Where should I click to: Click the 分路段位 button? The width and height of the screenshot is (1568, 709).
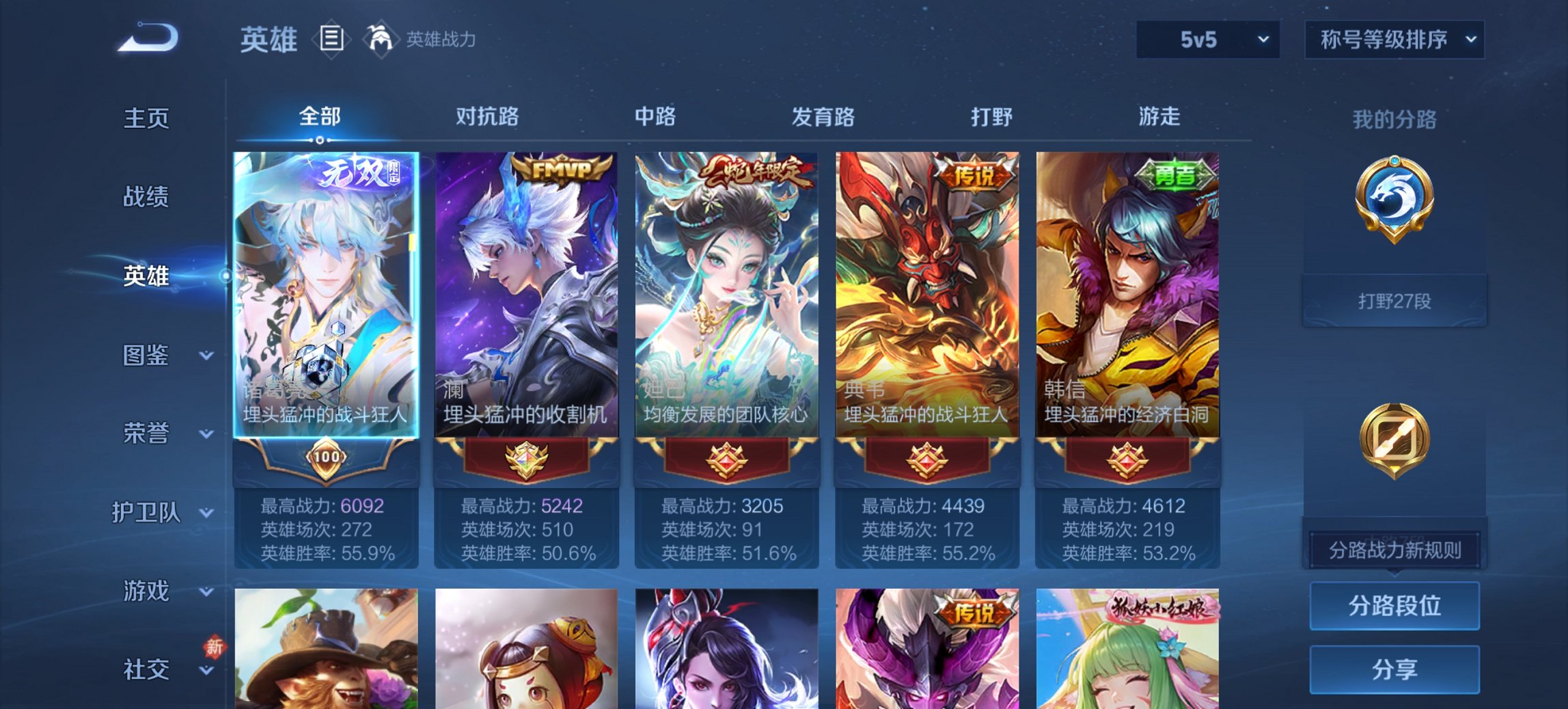tap(1394, 606)
